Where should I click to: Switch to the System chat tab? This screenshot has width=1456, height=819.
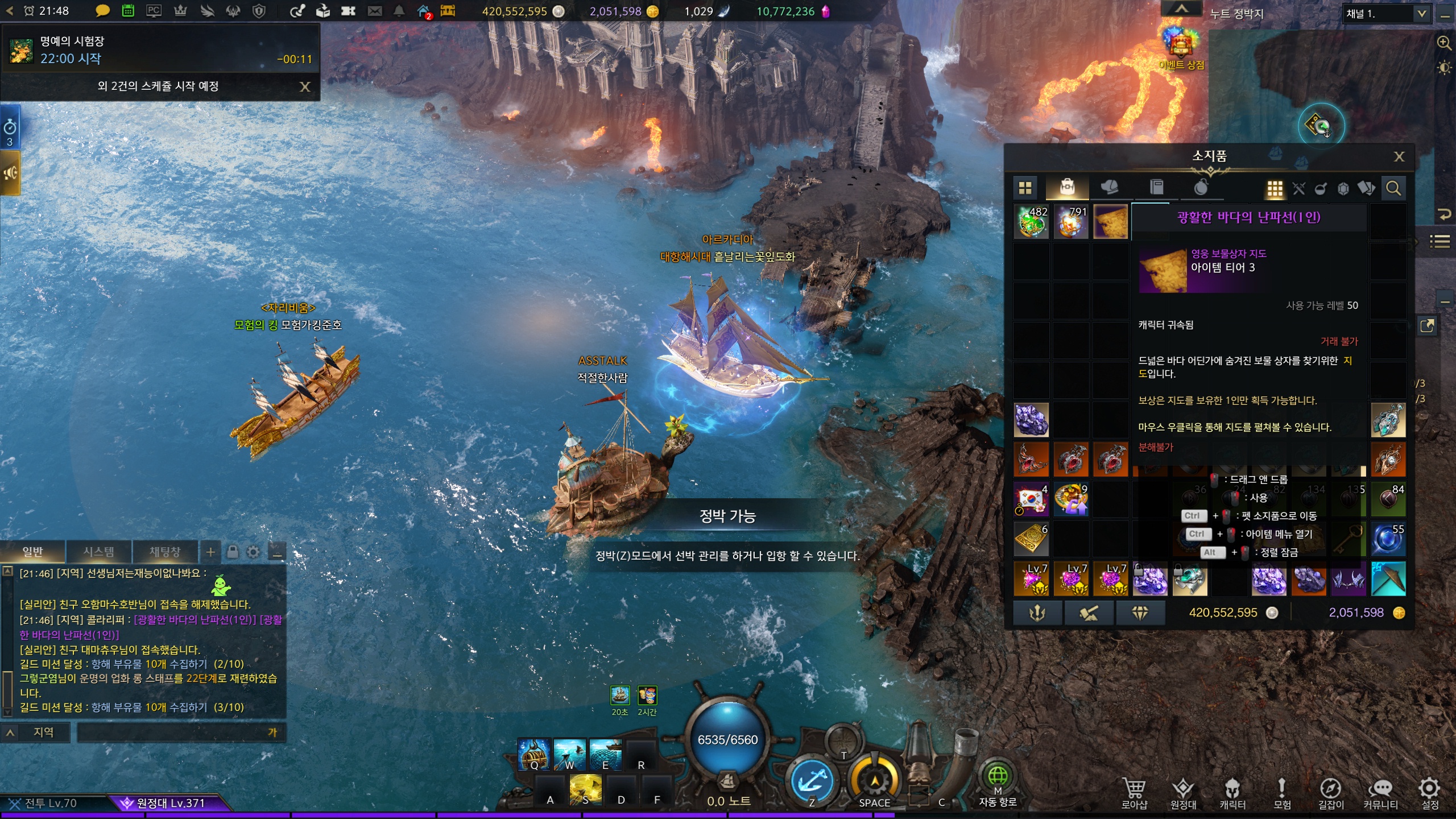(99, 552)
